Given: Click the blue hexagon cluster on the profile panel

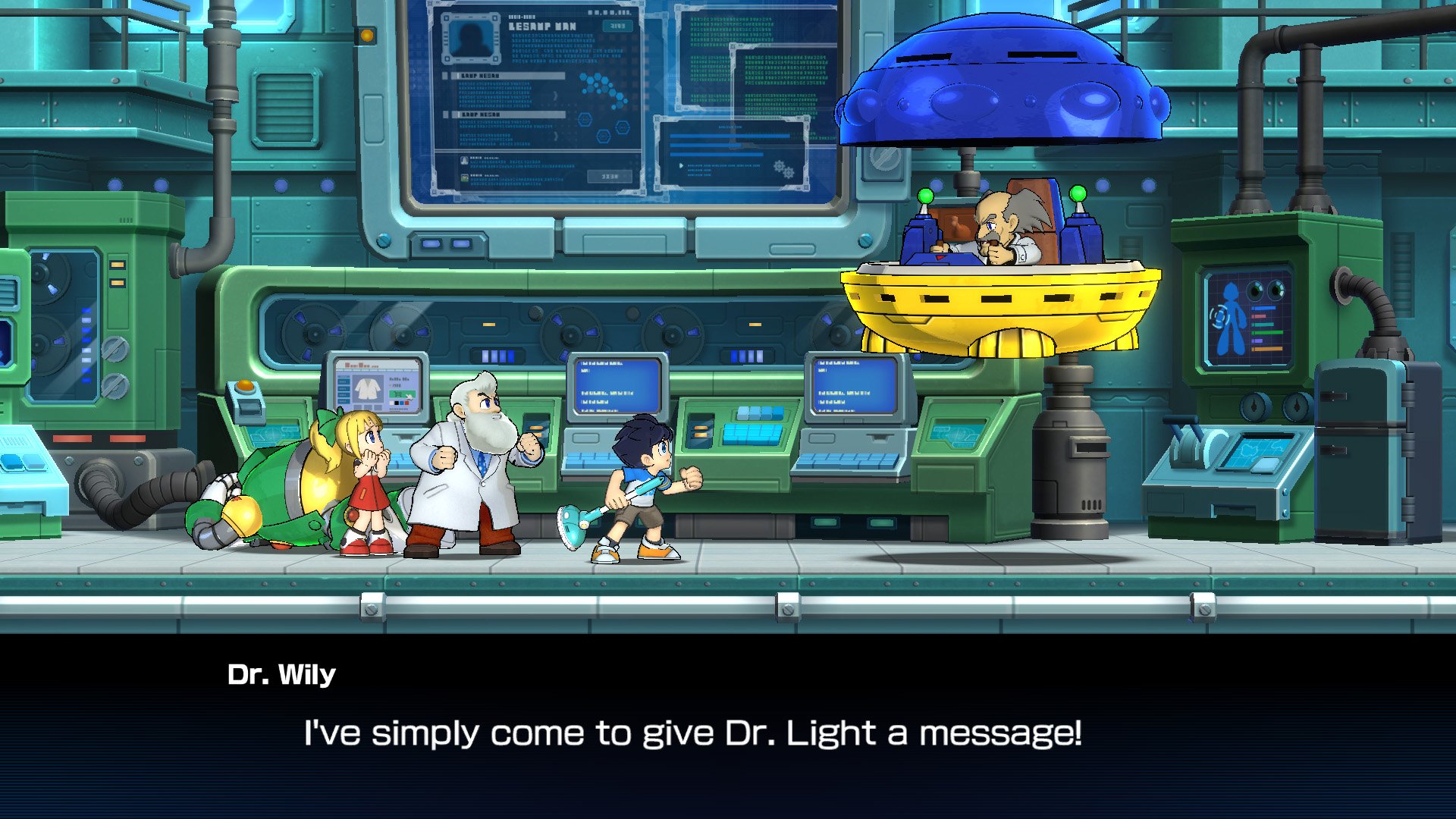Looking at the screenshot, I should (x=600, y=89).
